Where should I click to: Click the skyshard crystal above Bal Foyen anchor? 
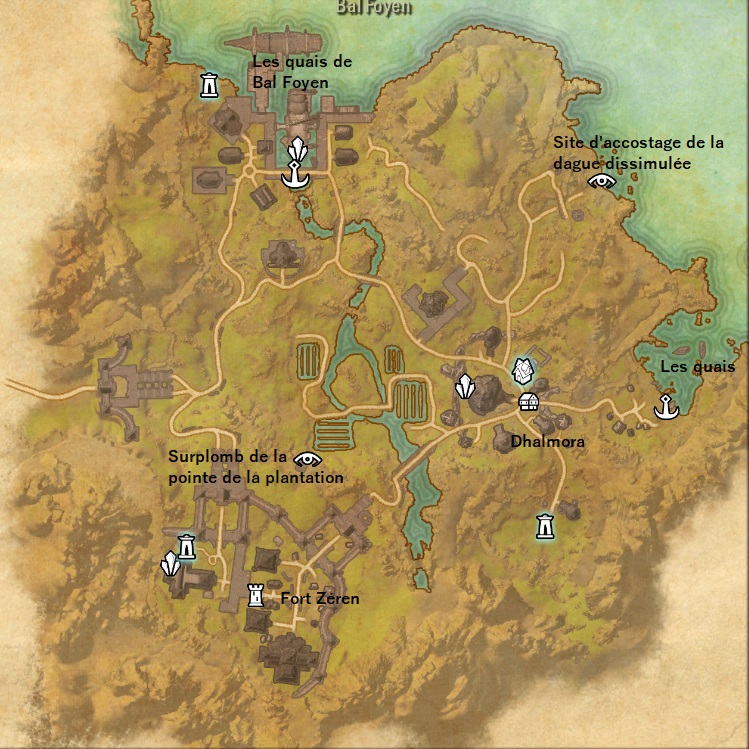296,152
